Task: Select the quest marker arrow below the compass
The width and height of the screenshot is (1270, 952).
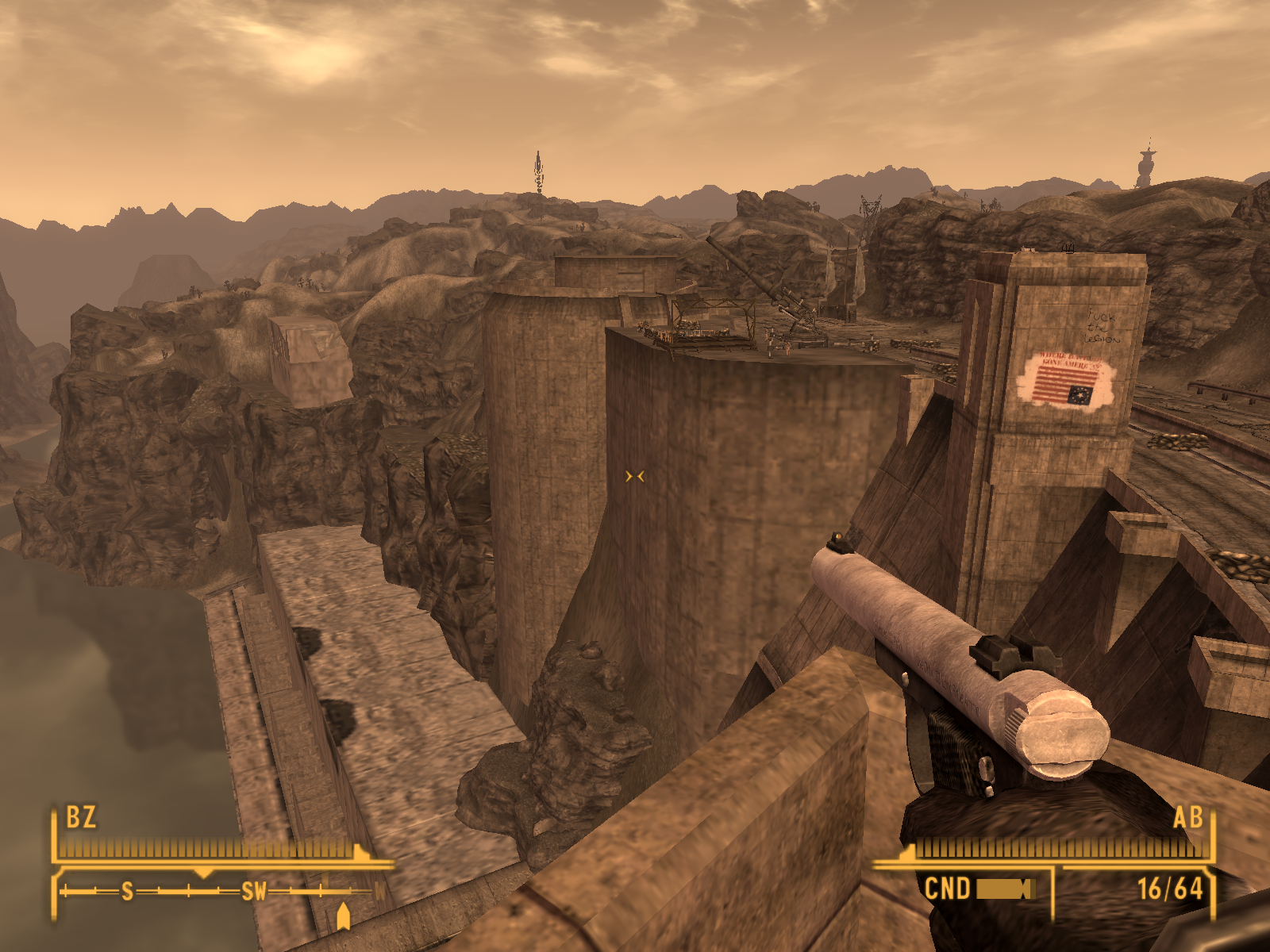Action: tap(343, 916)
